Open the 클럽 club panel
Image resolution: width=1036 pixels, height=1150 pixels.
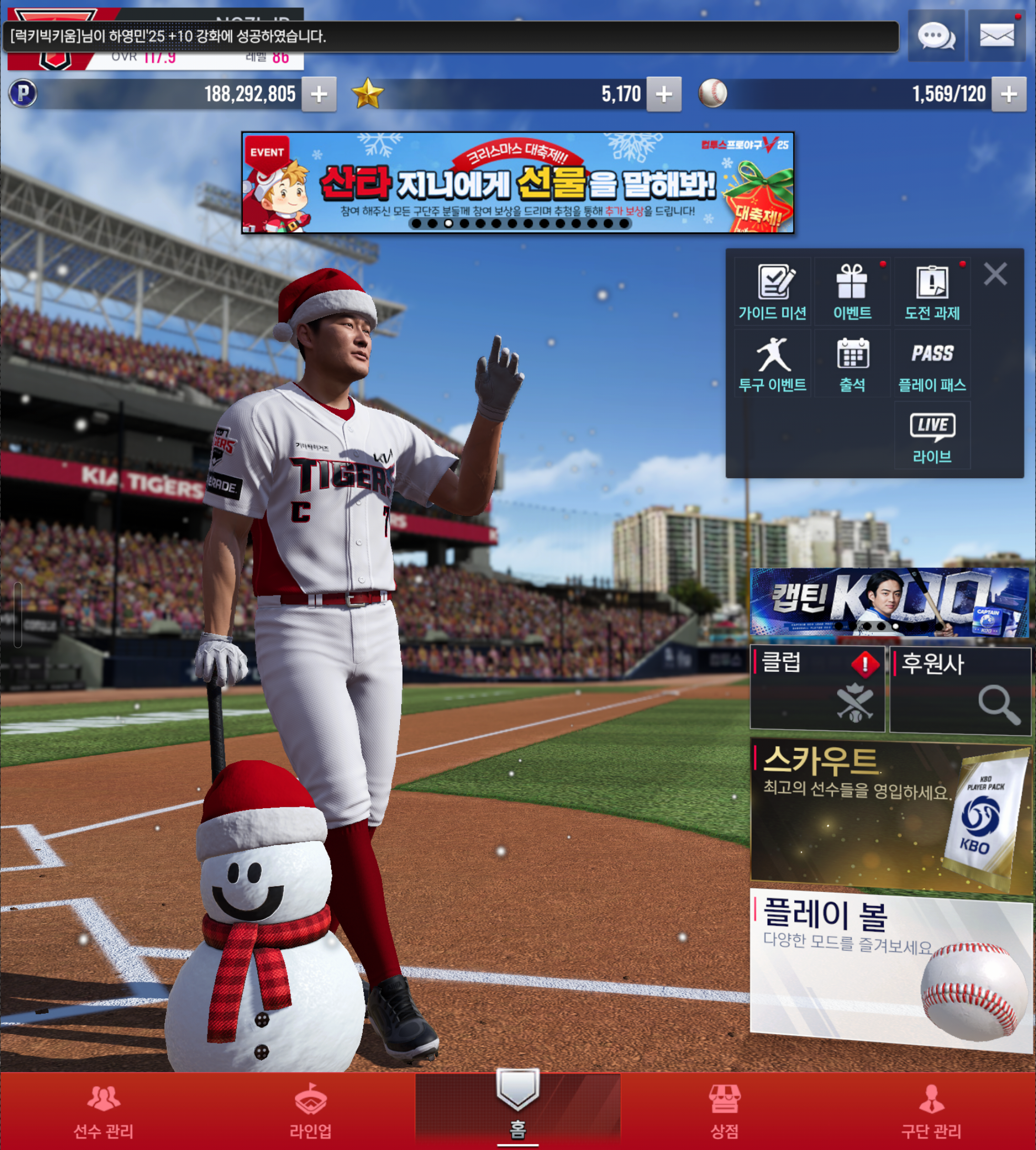click(x=818, y=688)
